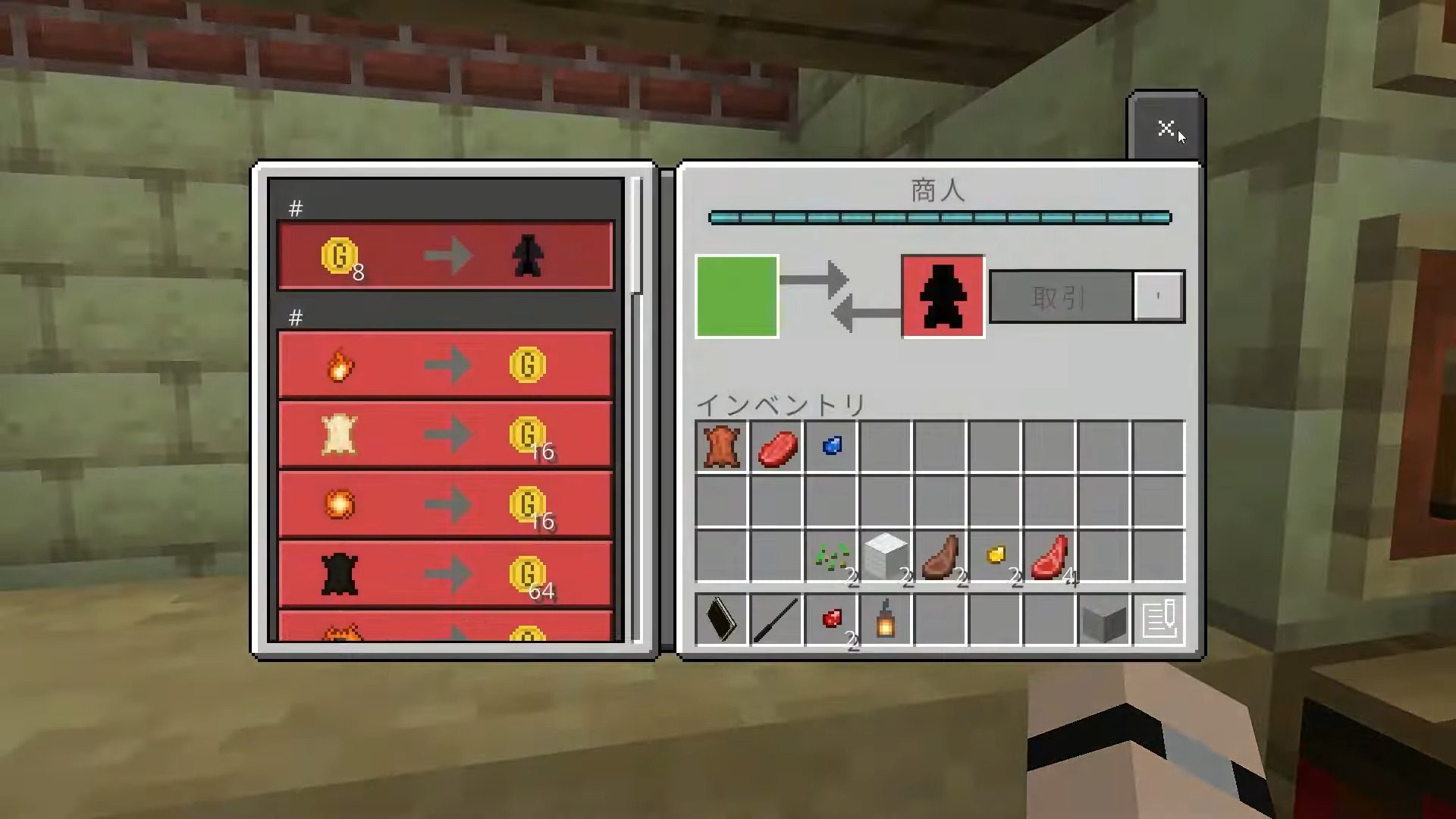
Task: Grab the seeds from the inventory row
Action: (x=833, y=556)
